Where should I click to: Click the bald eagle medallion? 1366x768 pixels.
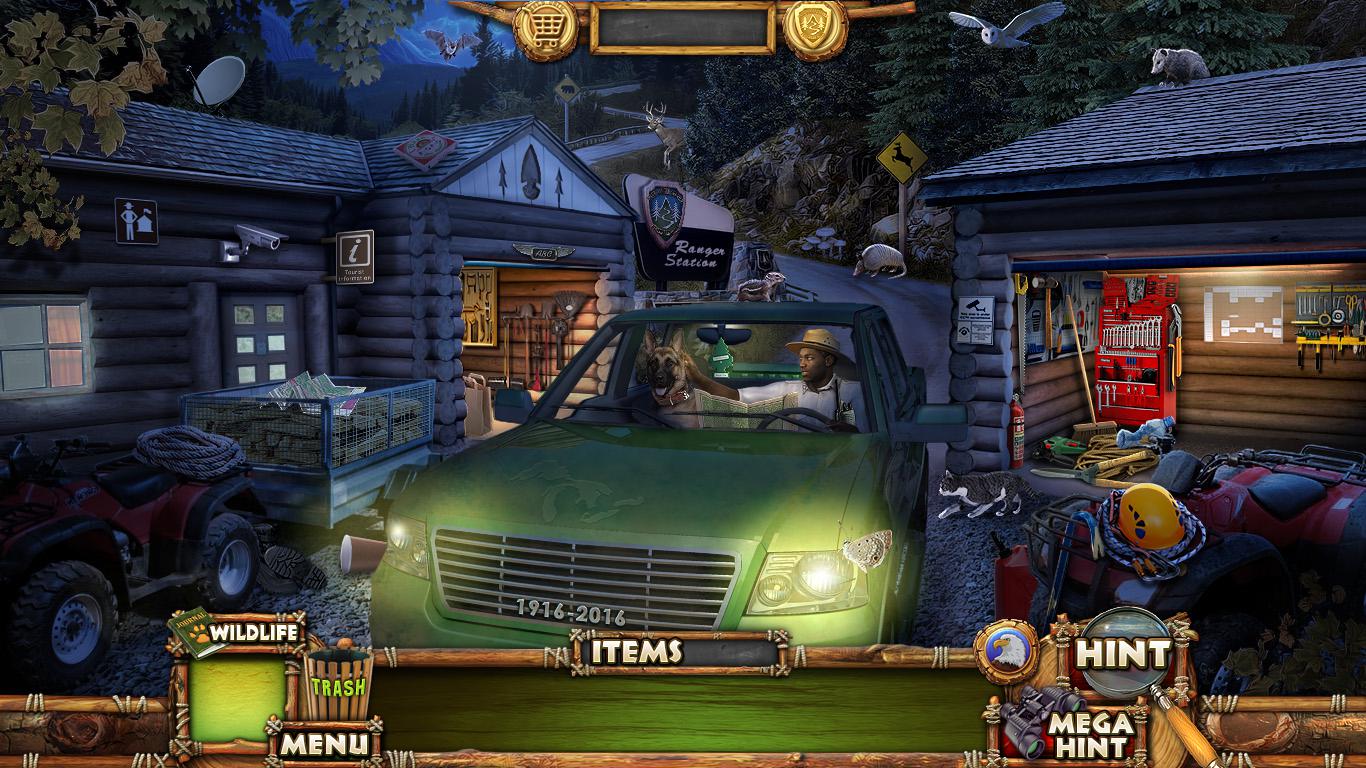tap(1005, 652)
